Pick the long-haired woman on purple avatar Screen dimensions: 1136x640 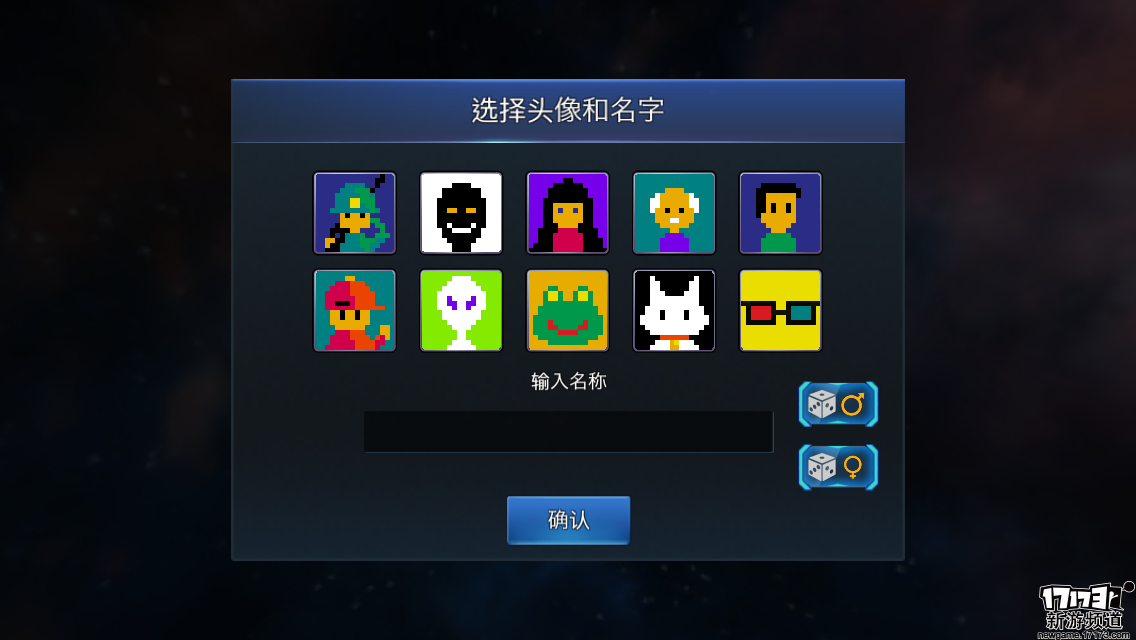point(568,213)
